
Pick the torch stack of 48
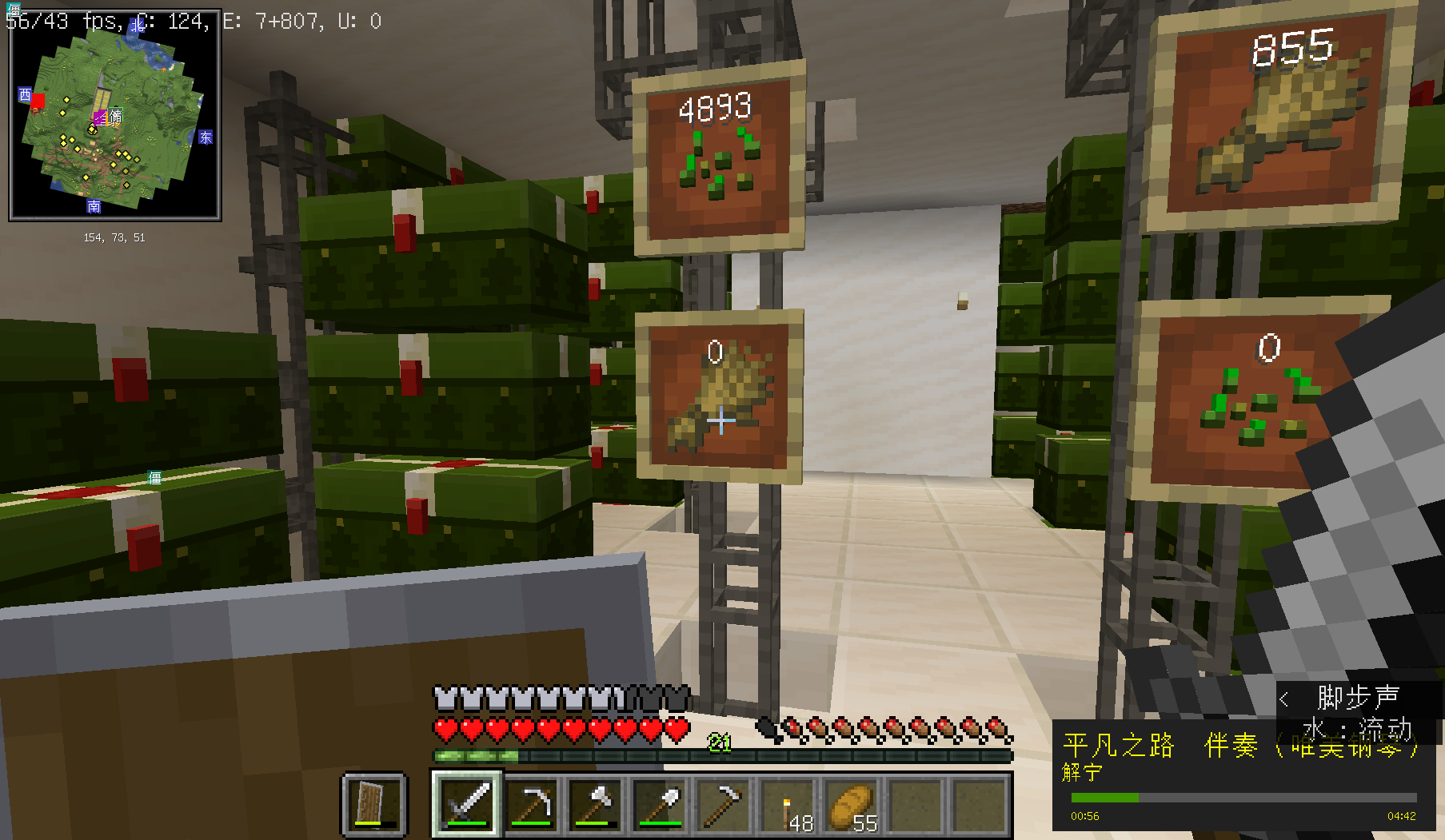tap(788, 803)
